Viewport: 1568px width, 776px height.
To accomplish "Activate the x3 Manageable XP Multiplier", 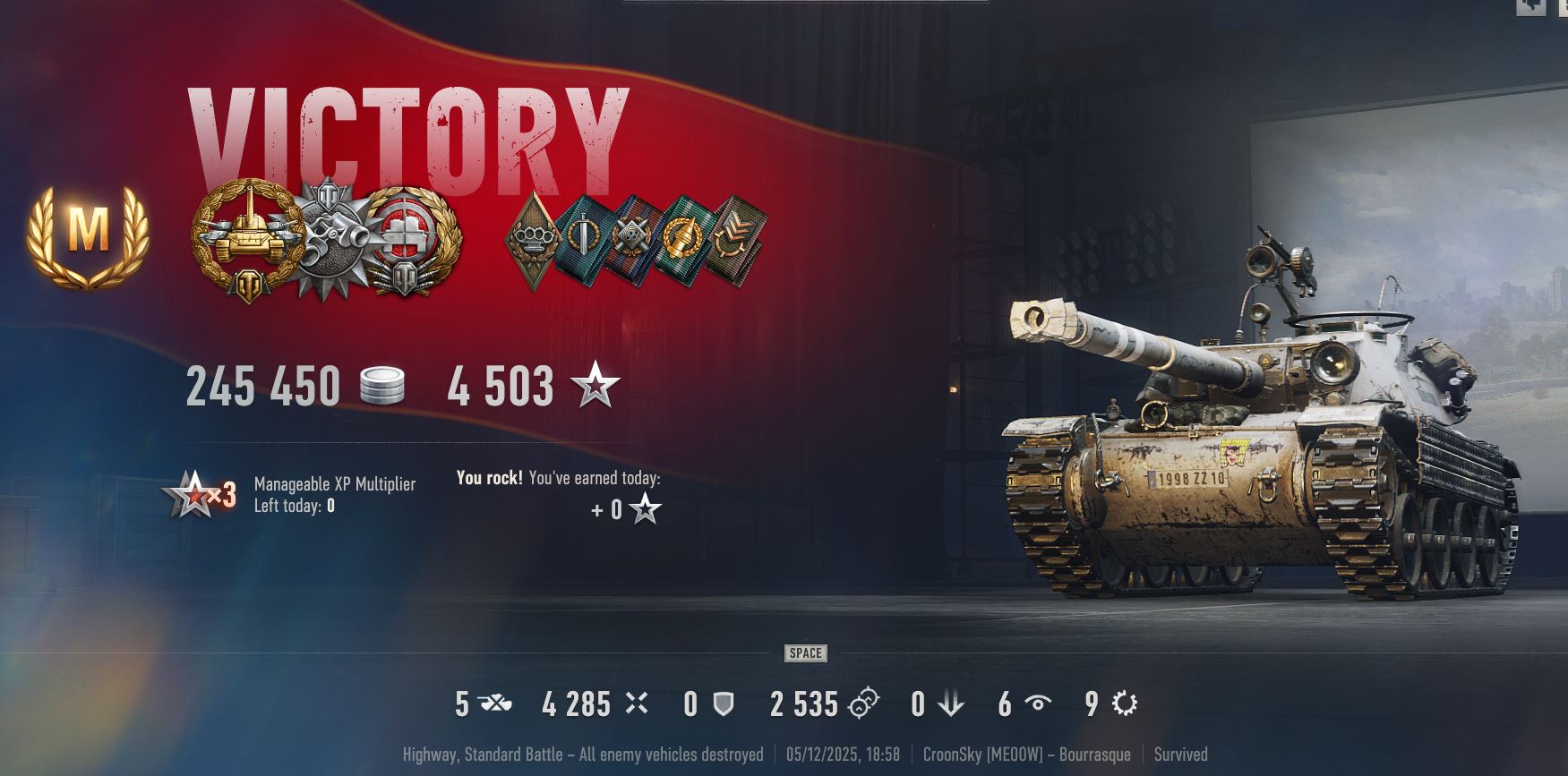I will pyautogui.click(x=201, y=494).
